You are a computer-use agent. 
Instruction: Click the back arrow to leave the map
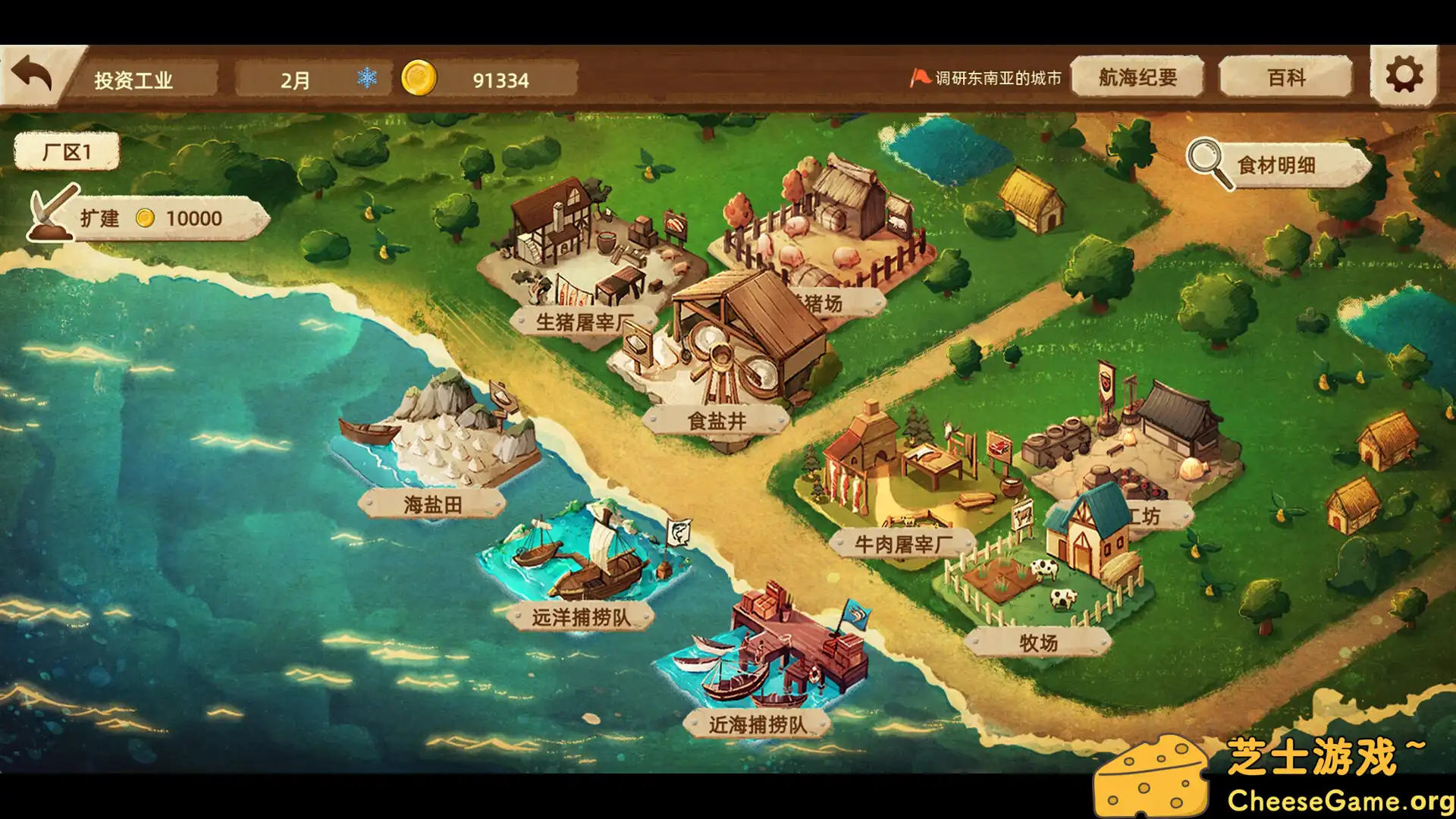(x=33, y=74)
